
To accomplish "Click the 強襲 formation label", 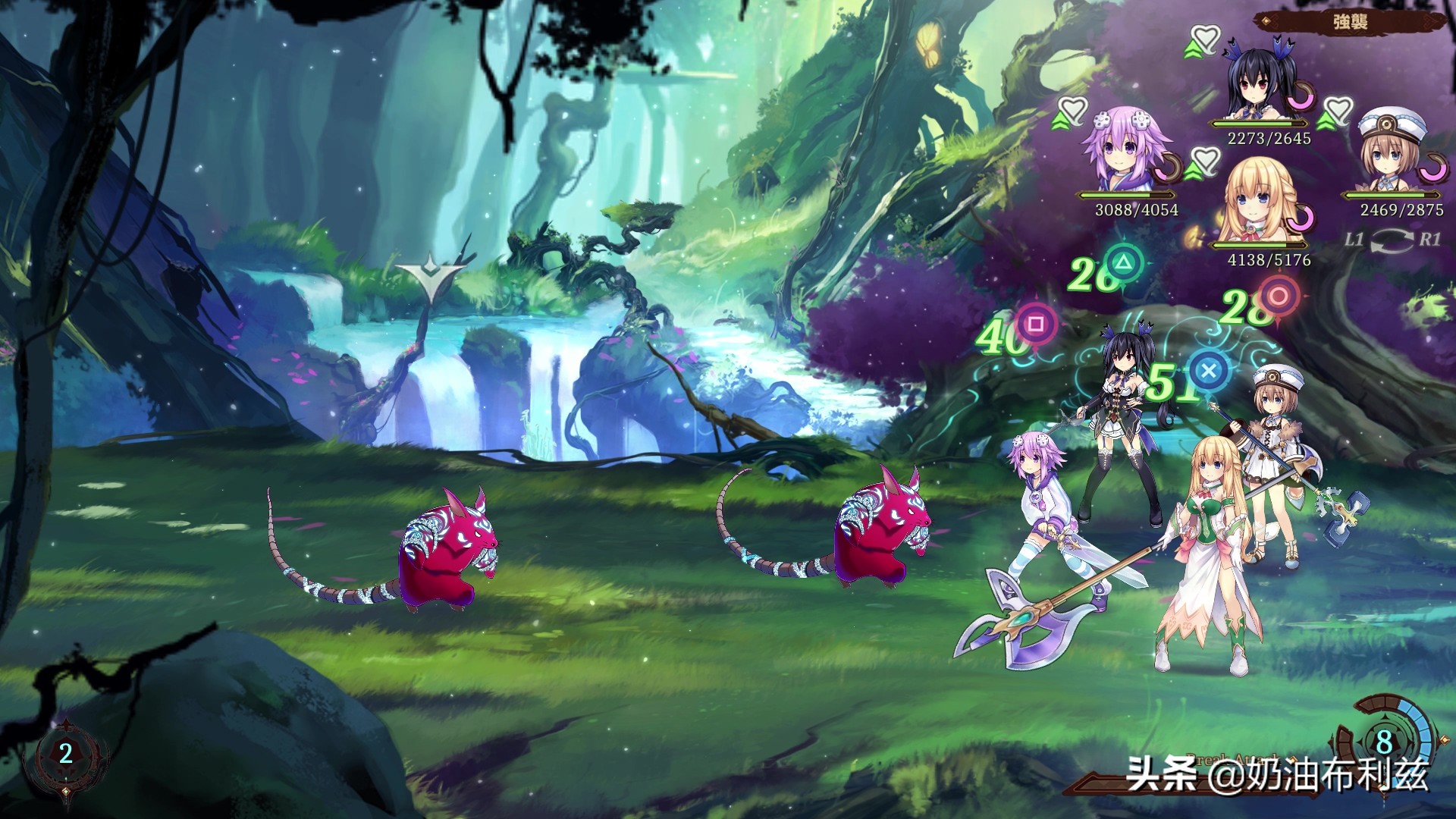I will [x=1350, y=21].
